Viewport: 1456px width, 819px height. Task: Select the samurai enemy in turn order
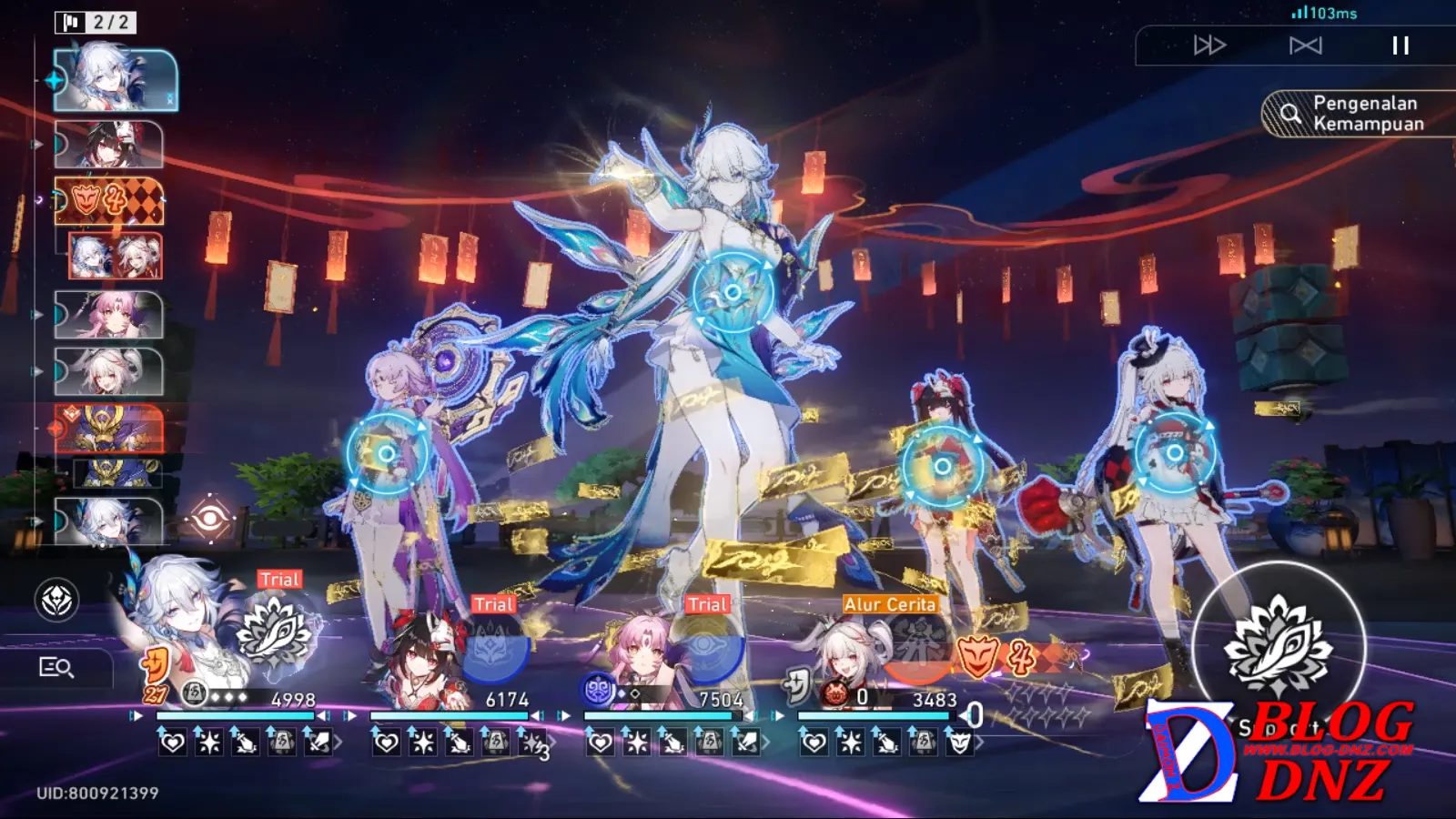pyautogui.click(x=109, y=428)
